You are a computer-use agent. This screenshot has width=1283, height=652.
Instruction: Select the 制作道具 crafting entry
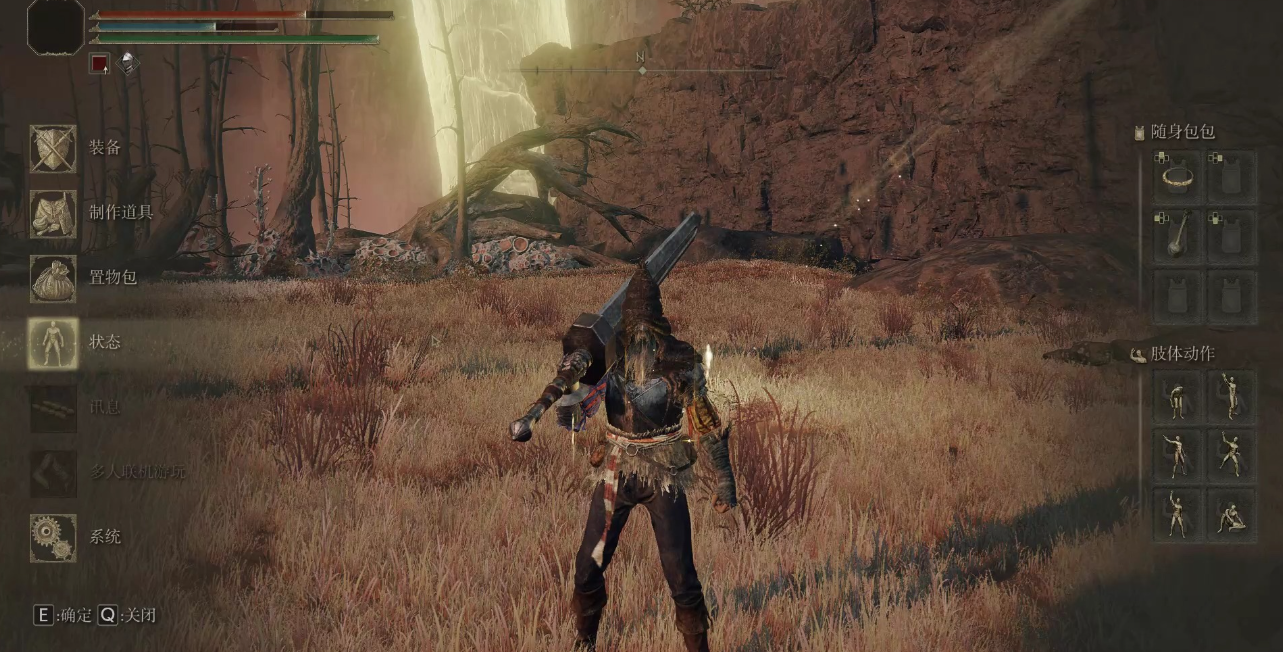click(x=53, y=213)
